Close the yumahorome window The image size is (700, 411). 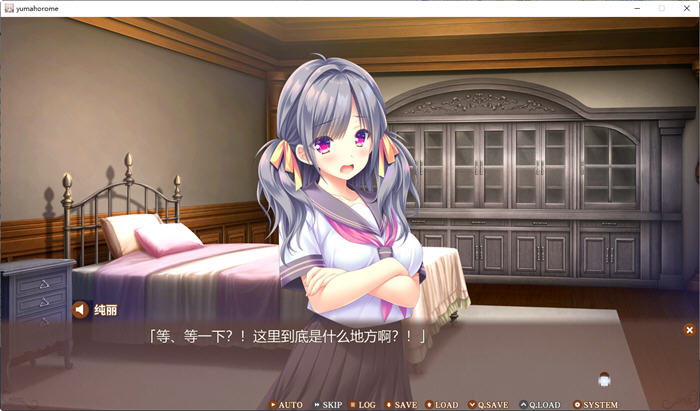[x=686, y=8]
